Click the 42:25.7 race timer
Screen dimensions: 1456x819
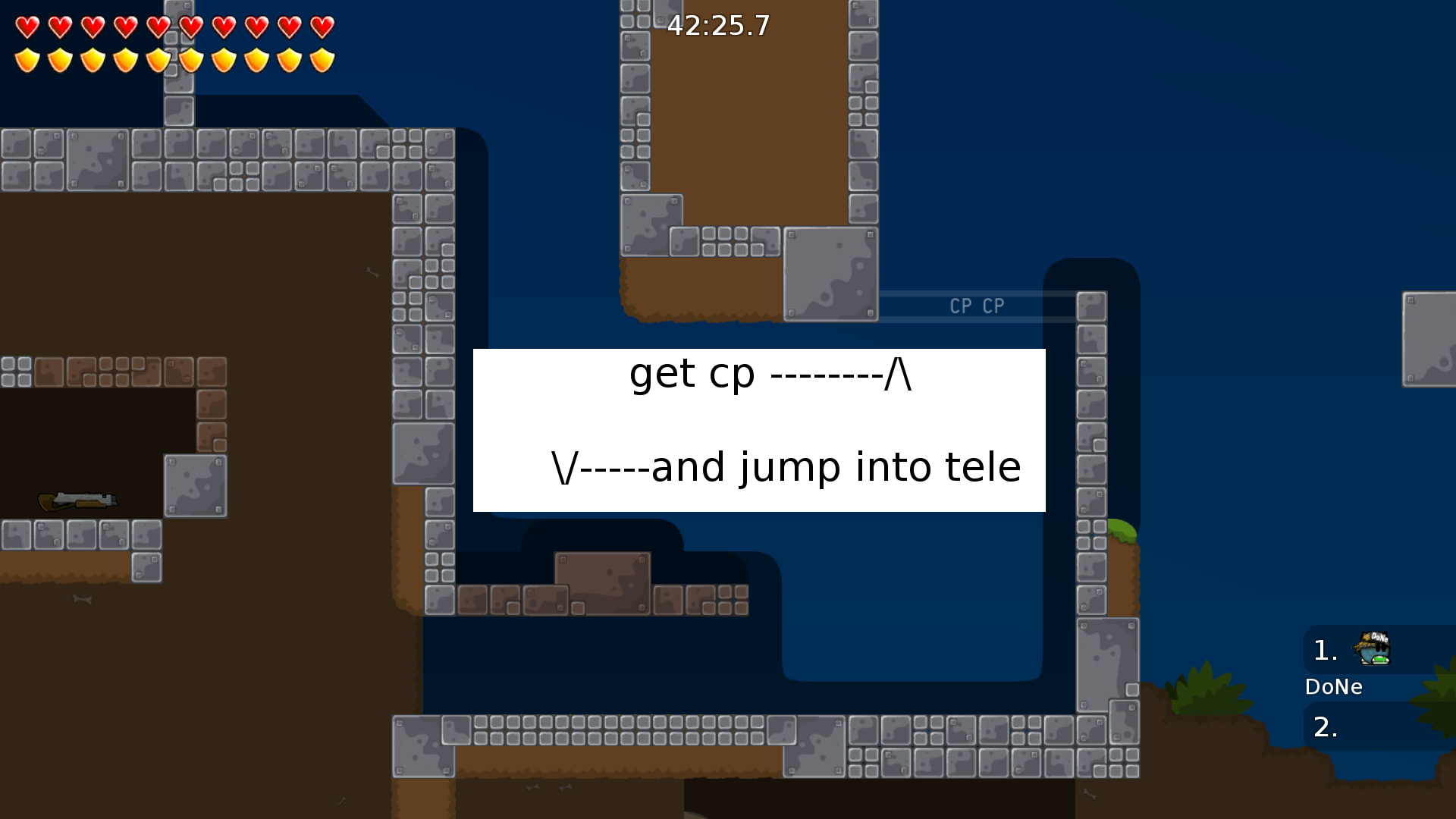click(x=718, y=26)
